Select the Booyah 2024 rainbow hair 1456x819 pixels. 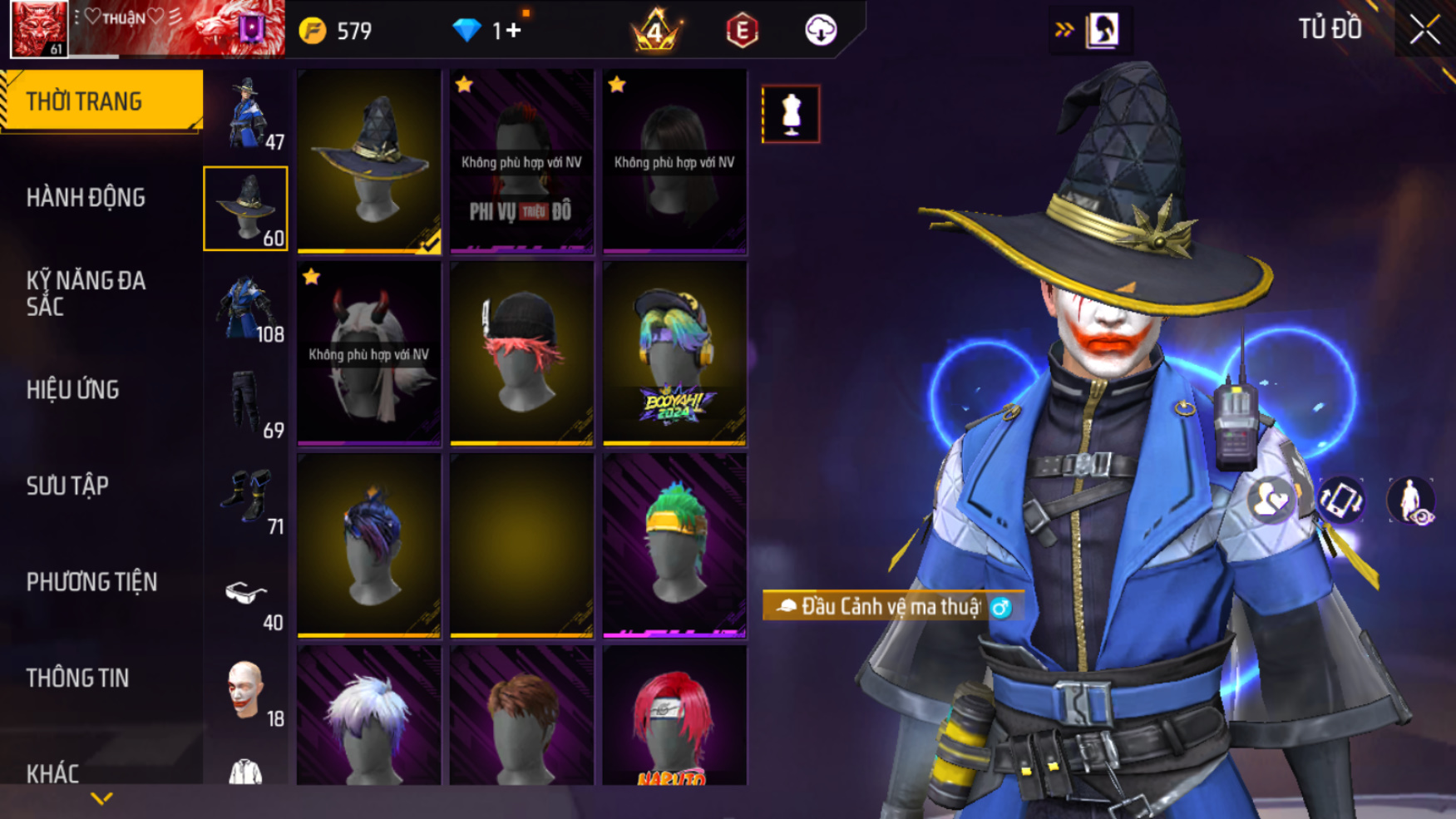click(674, 353)
